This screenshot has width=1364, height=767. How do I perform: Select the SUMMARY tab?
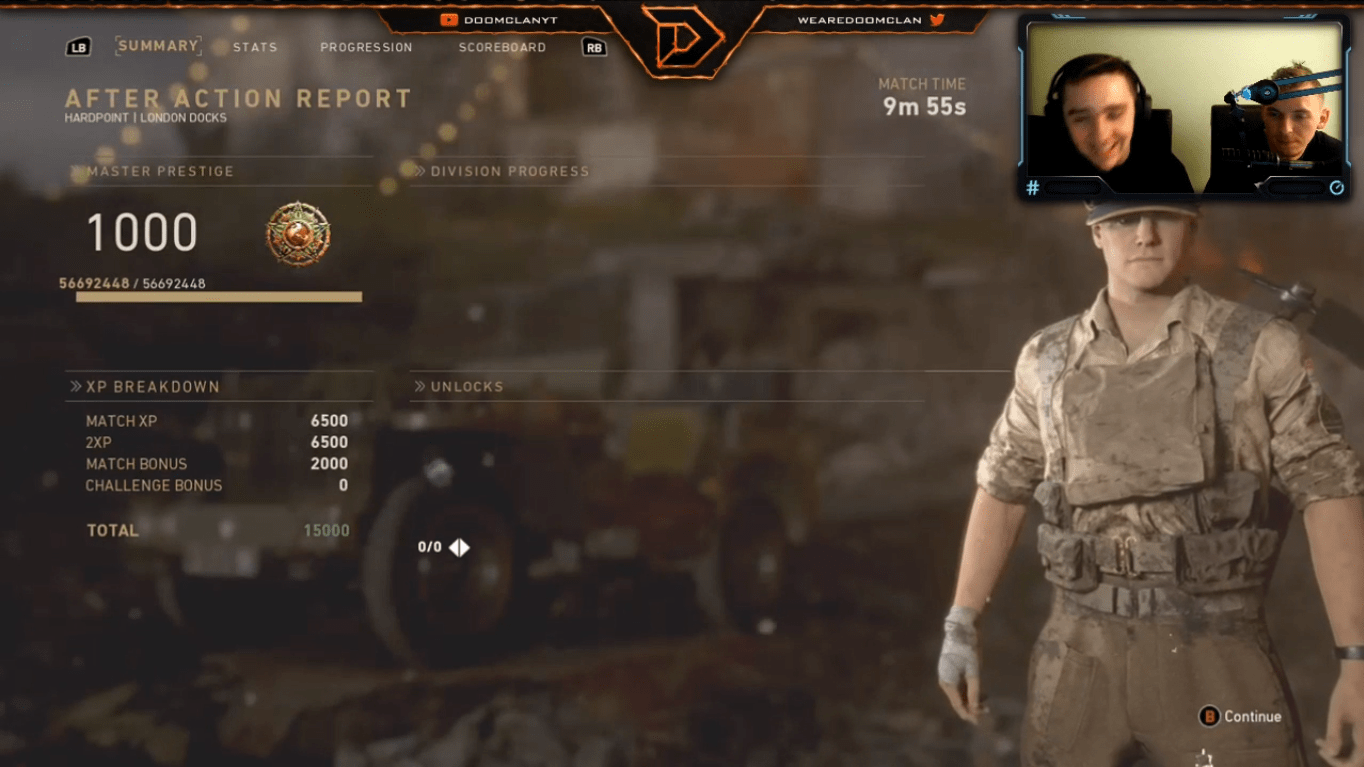tap(158, 45)
